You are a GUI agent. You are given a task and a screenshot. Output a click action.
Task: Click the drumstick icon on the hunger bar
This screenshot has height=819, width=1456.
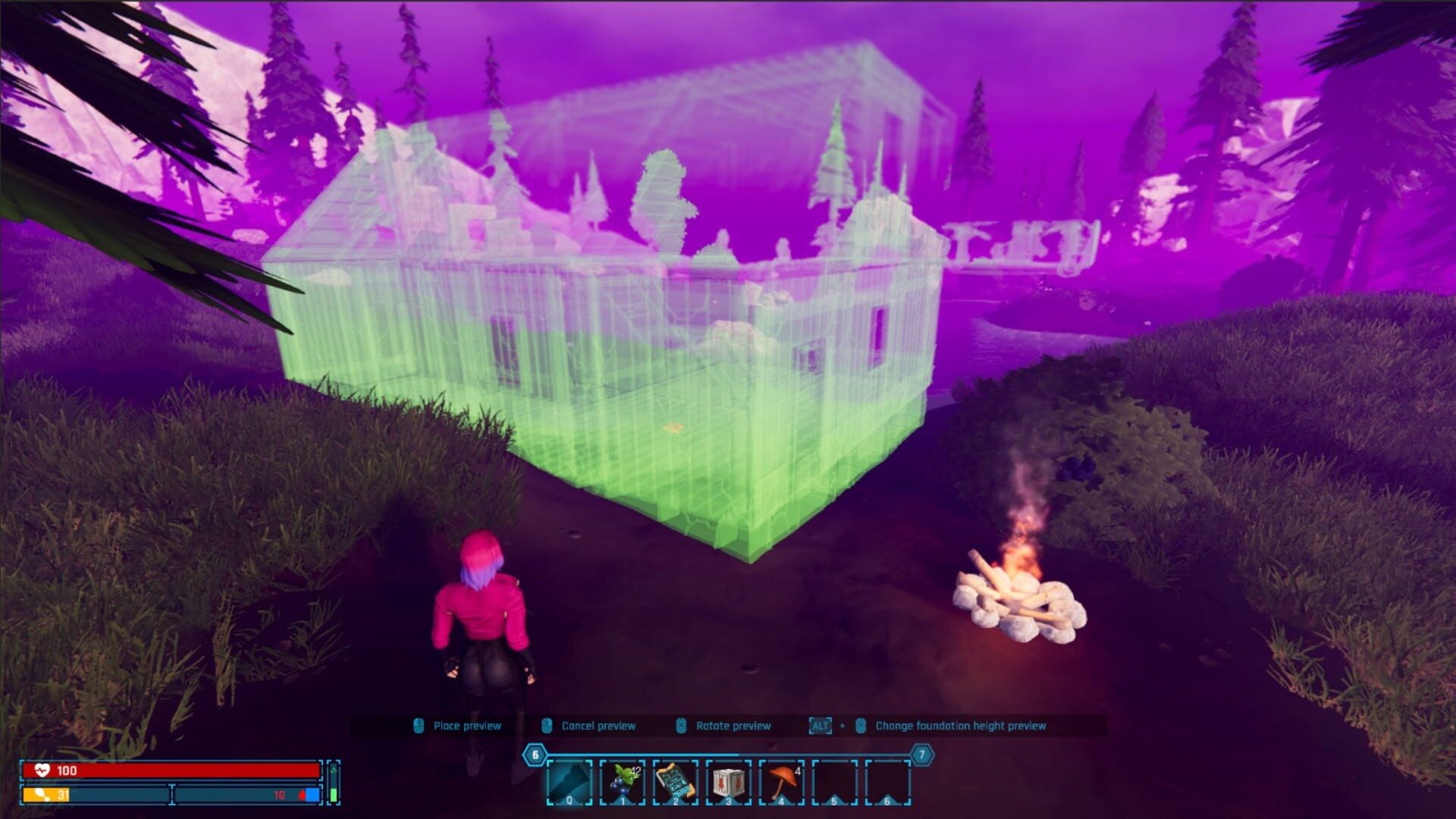tap(42, 795)
